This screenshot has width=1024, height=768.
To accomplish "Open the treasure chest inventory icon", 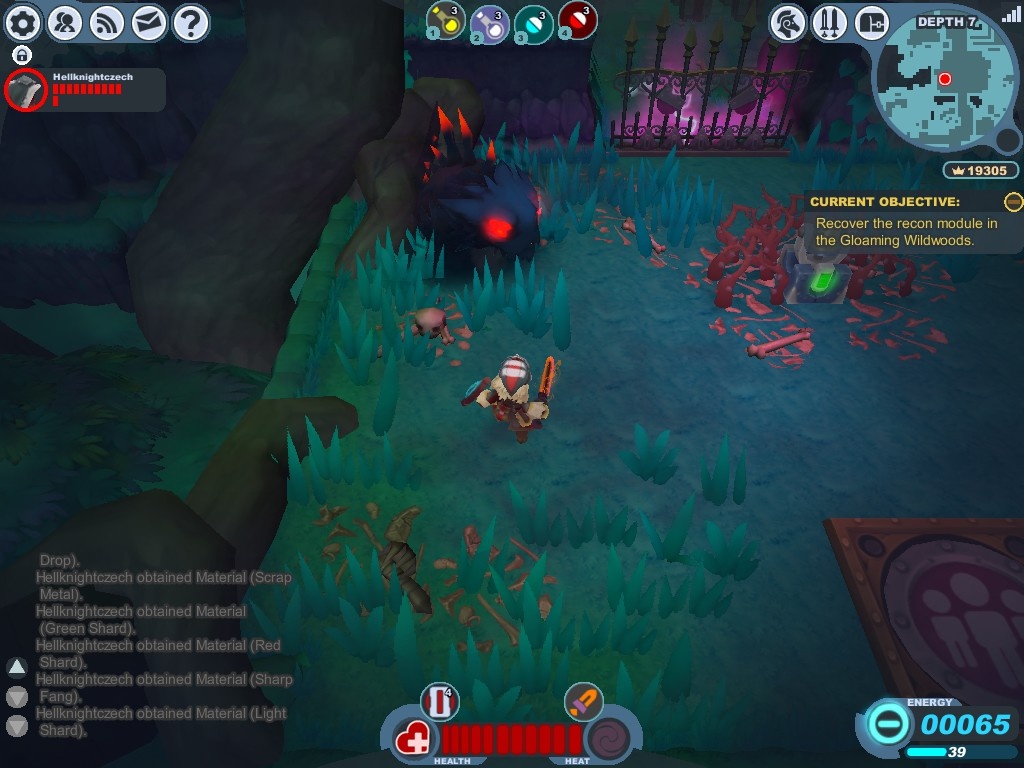I will pyautogui.click(x=872, y=22).
